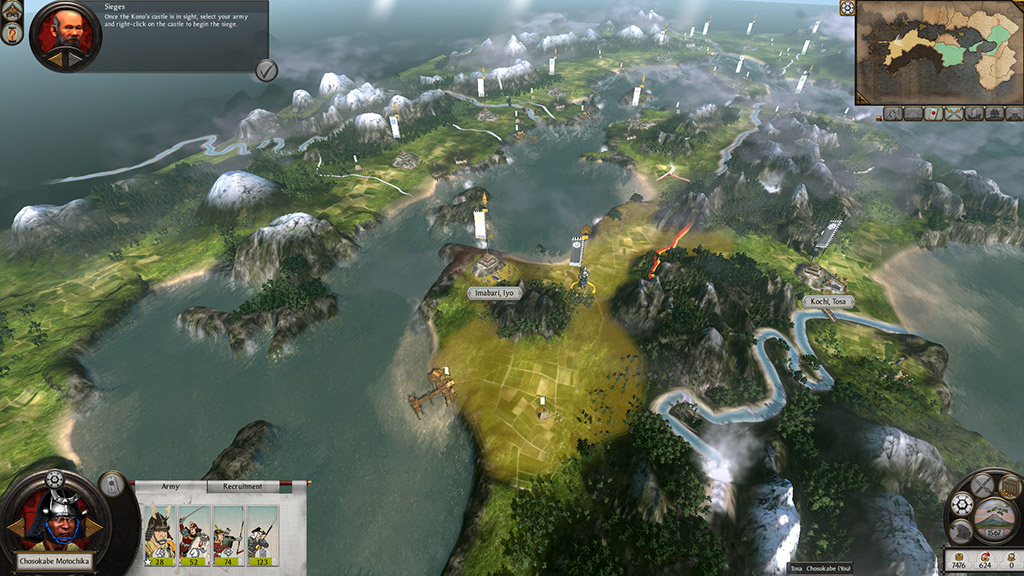1024x576 pixels.
Task: Switch to the Recruitment tab
Action: pyautogui.click(x=242, y=487)
